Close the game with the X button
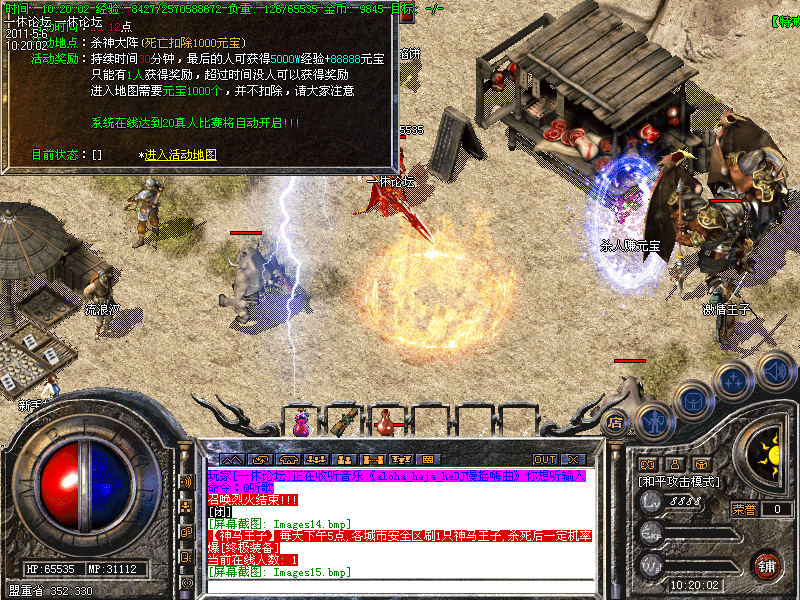The height and width of the screenshot is (600, 800). [572, 460]
